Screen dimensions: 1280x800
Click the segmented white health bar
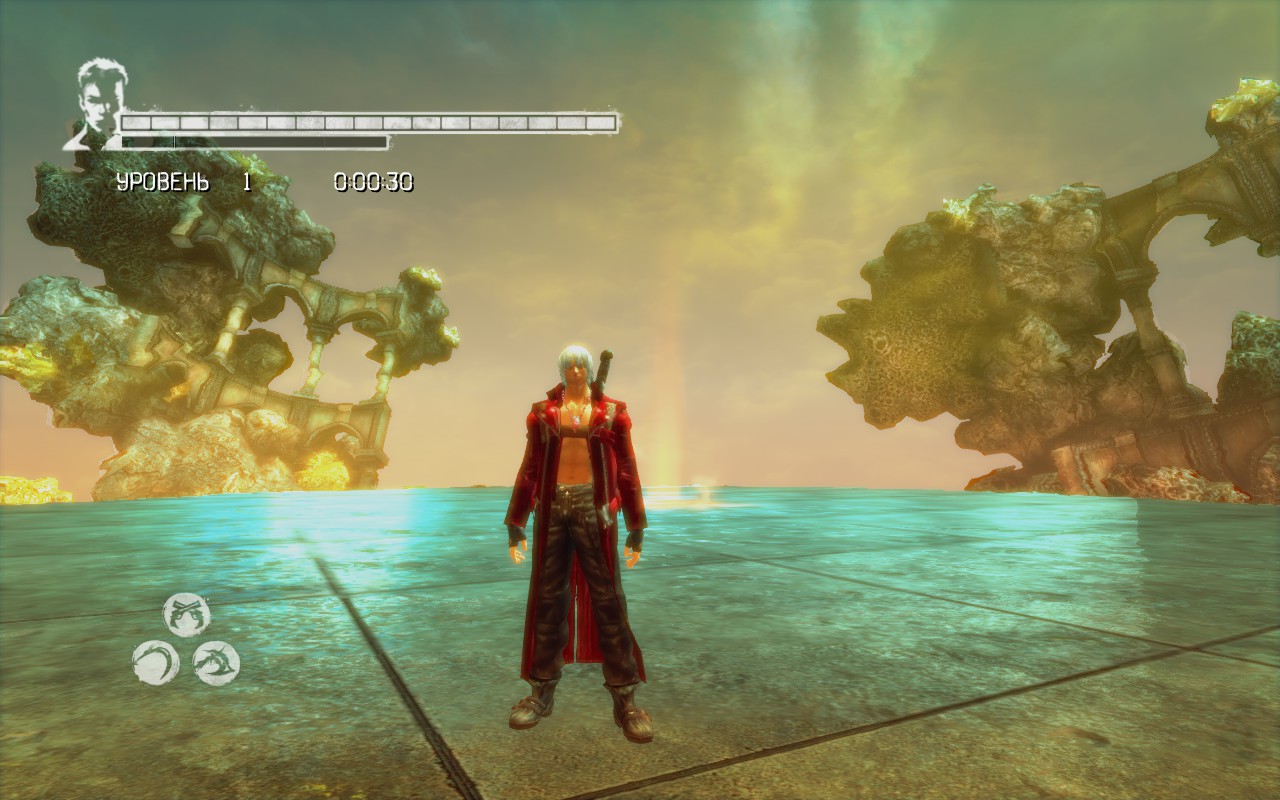click(x=370, y=121)
